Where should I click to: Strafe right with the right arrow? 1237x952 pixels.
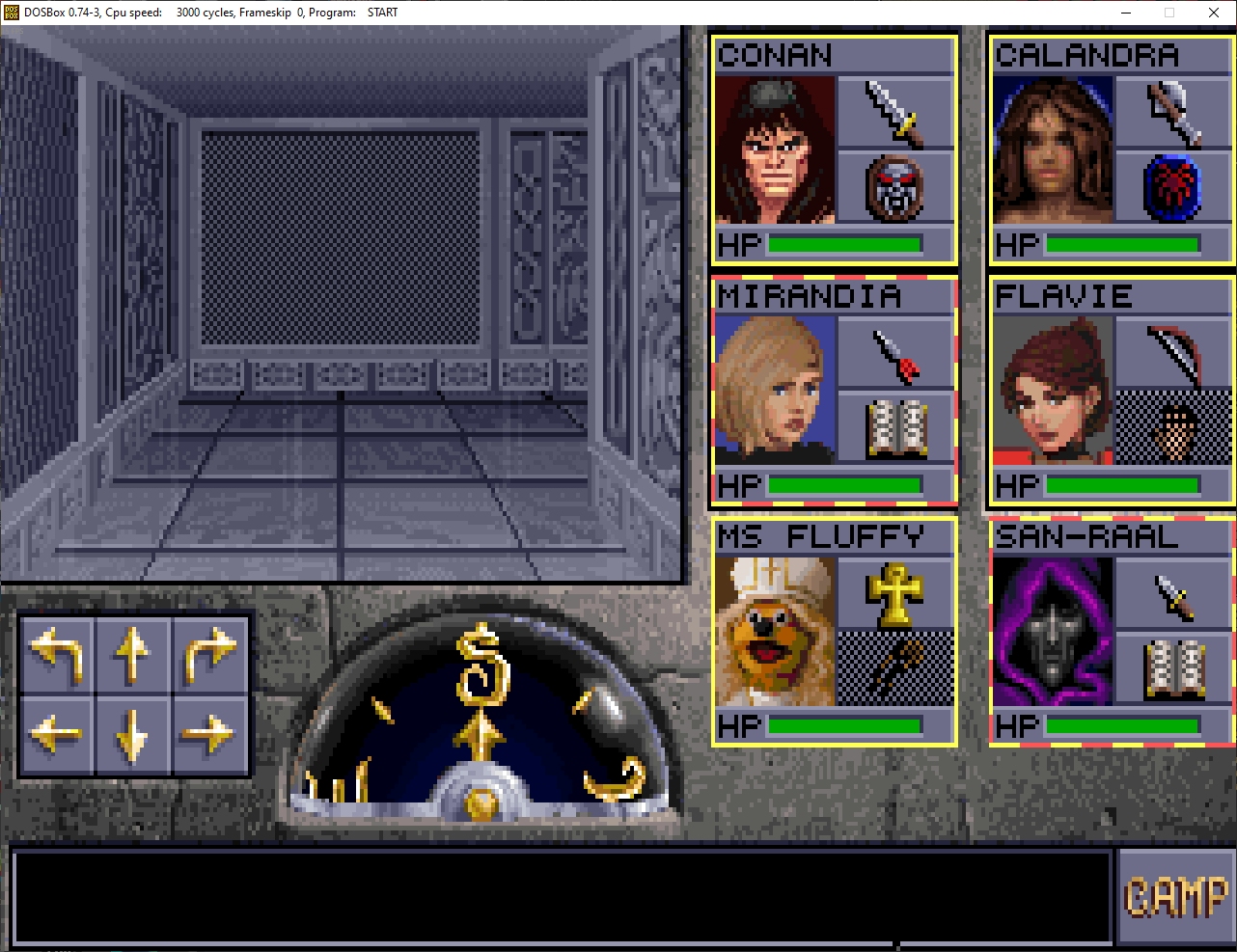210,735
